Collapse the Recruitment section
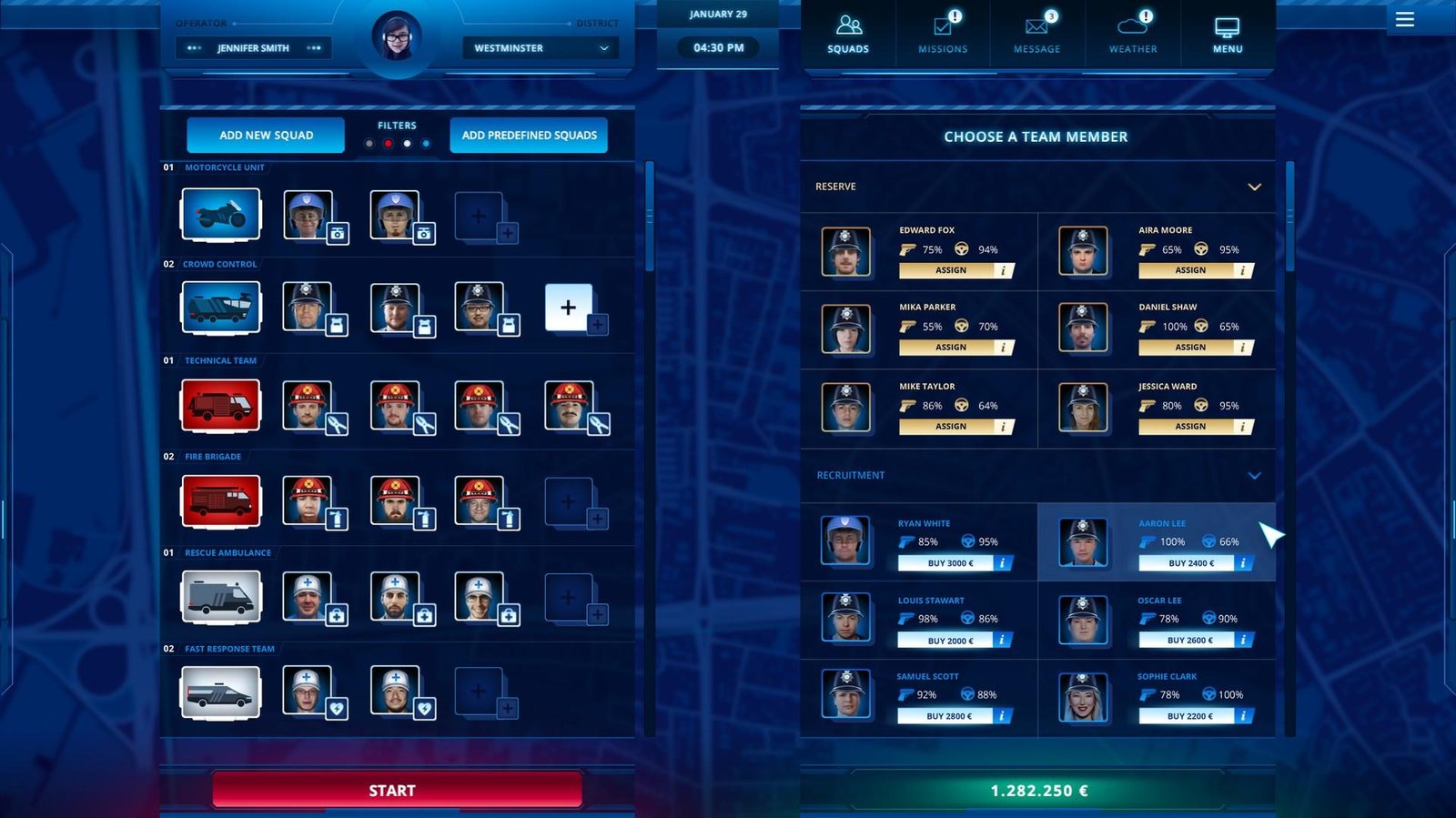1456x818 pixels. click(x=1255, y=475)
